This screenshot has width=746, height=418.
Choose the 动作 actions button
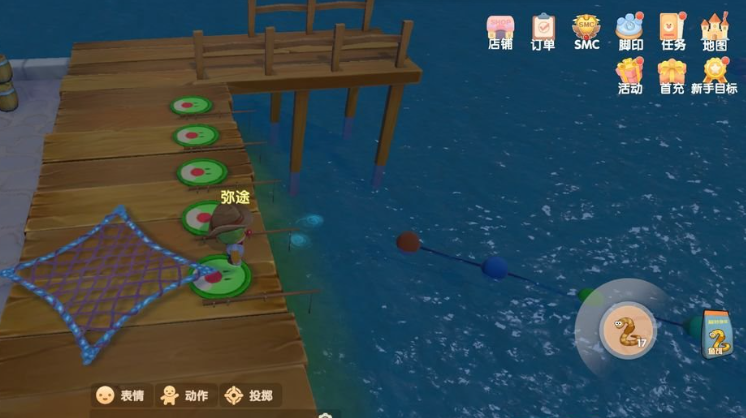click(184, 395)
